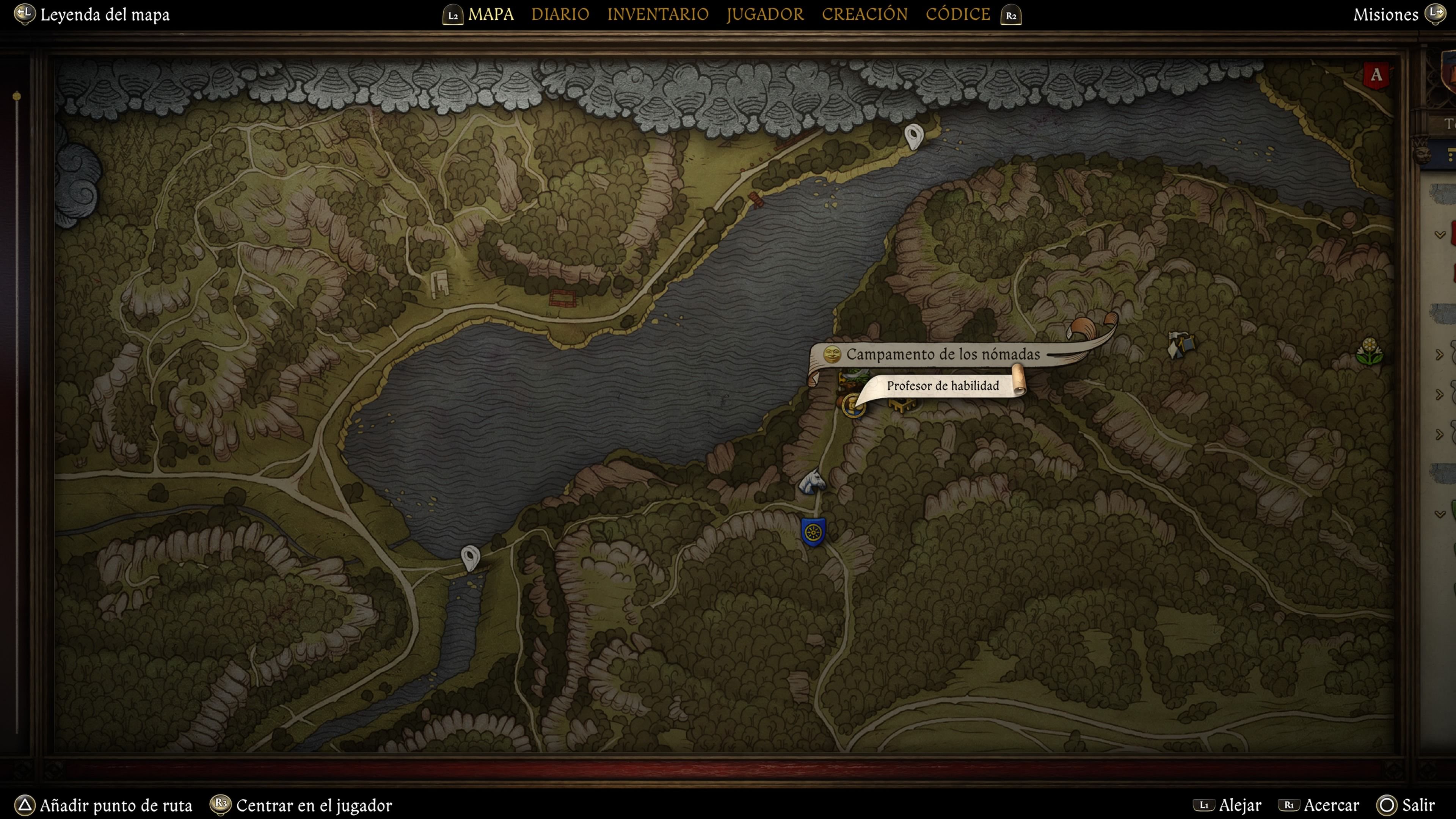
Task: Select the CREACIÓN tab
Action: 864,15
